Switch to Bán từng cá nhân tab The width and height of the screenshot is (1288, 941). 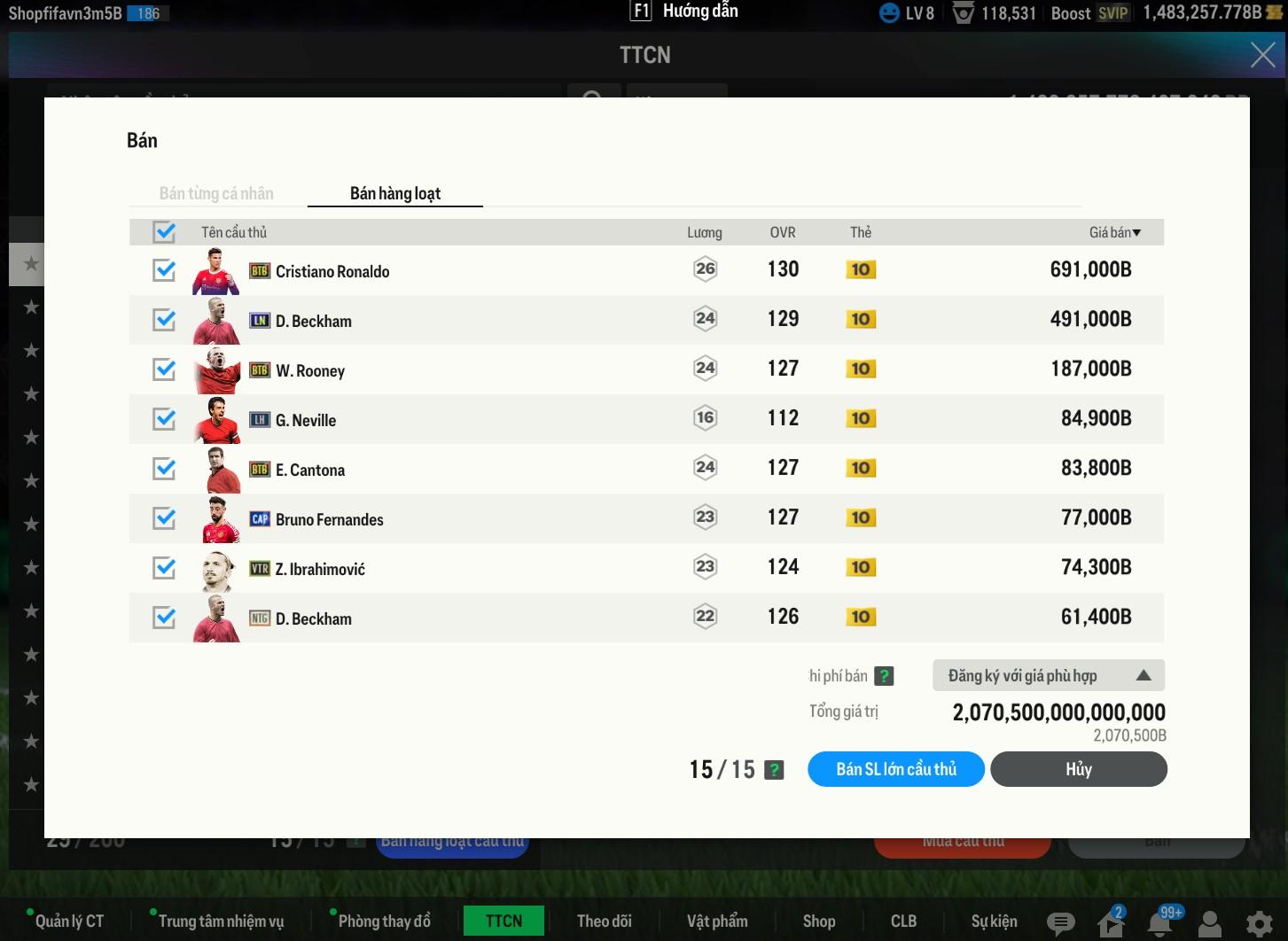point(216,193)
